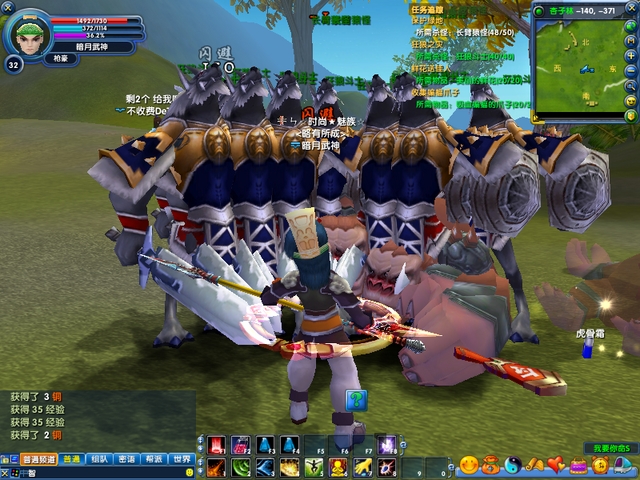The height and width of the screenshot is (480, 640).
Task: Click the yin-yang skills menu icon
Action: (512, 465)
